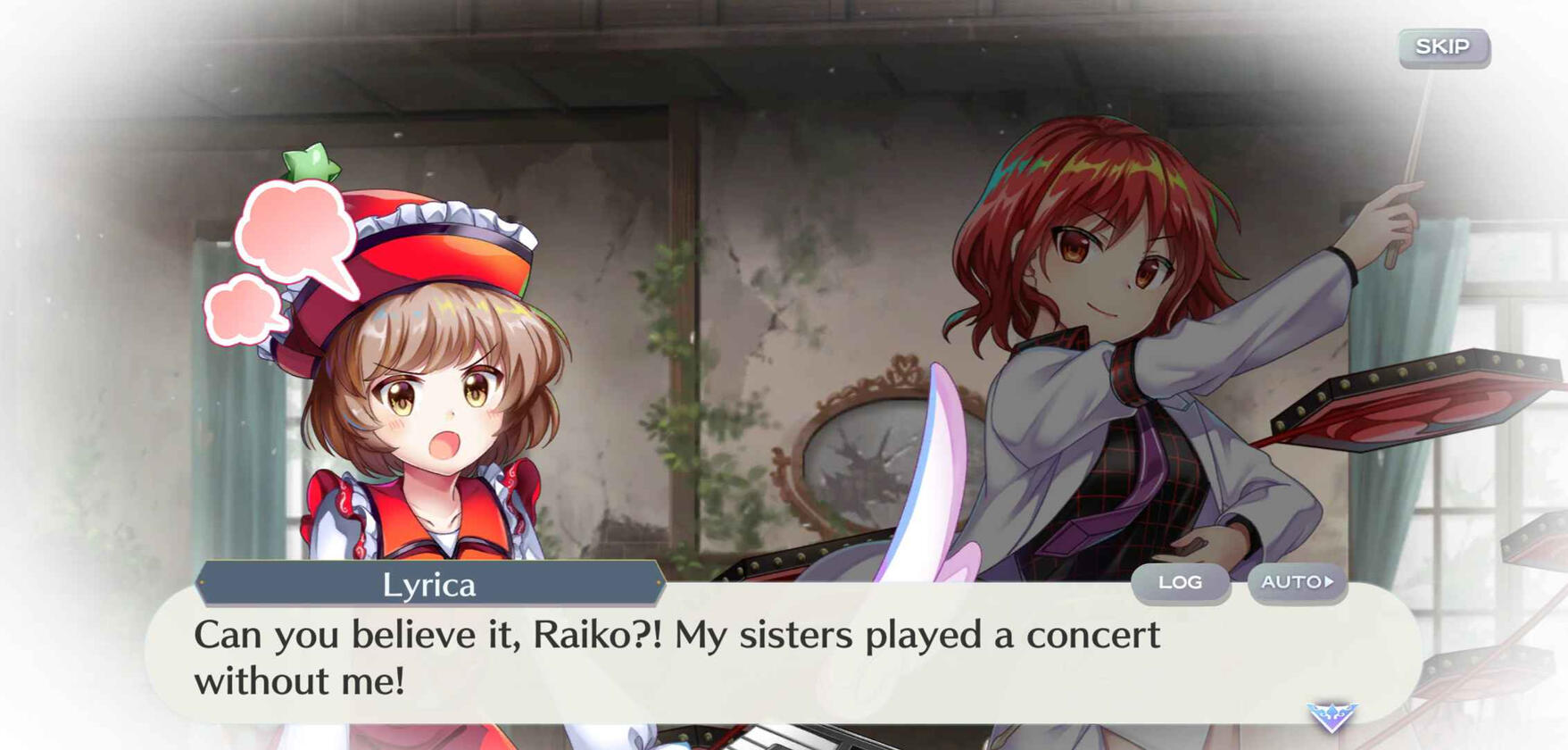1568x750 pixels.
Task: Select the speaker name banner
Action: pyautogui.click(x=435, y=585)
